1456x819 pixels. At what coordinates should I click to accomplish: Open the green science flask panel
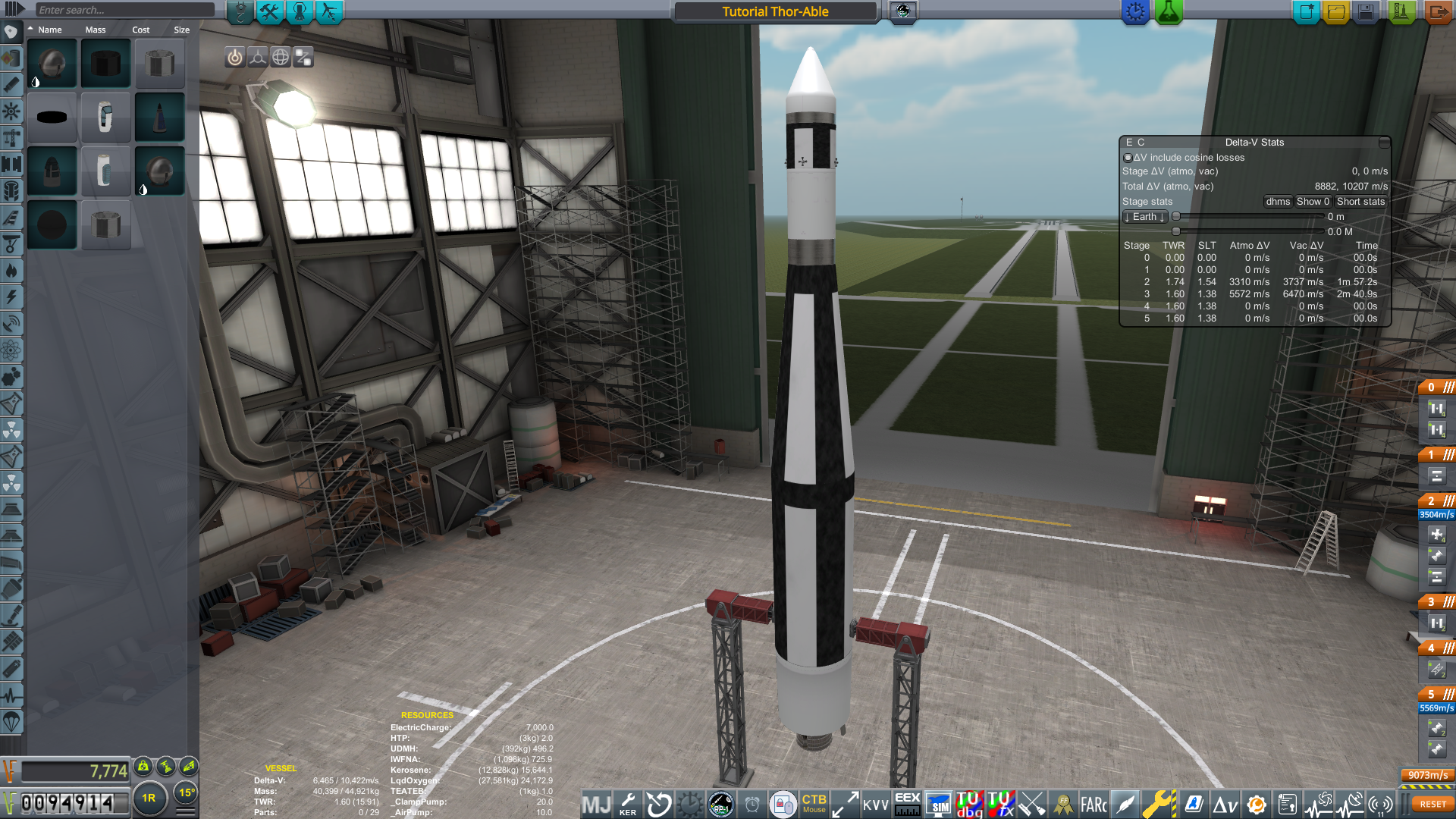(1169, 11)
